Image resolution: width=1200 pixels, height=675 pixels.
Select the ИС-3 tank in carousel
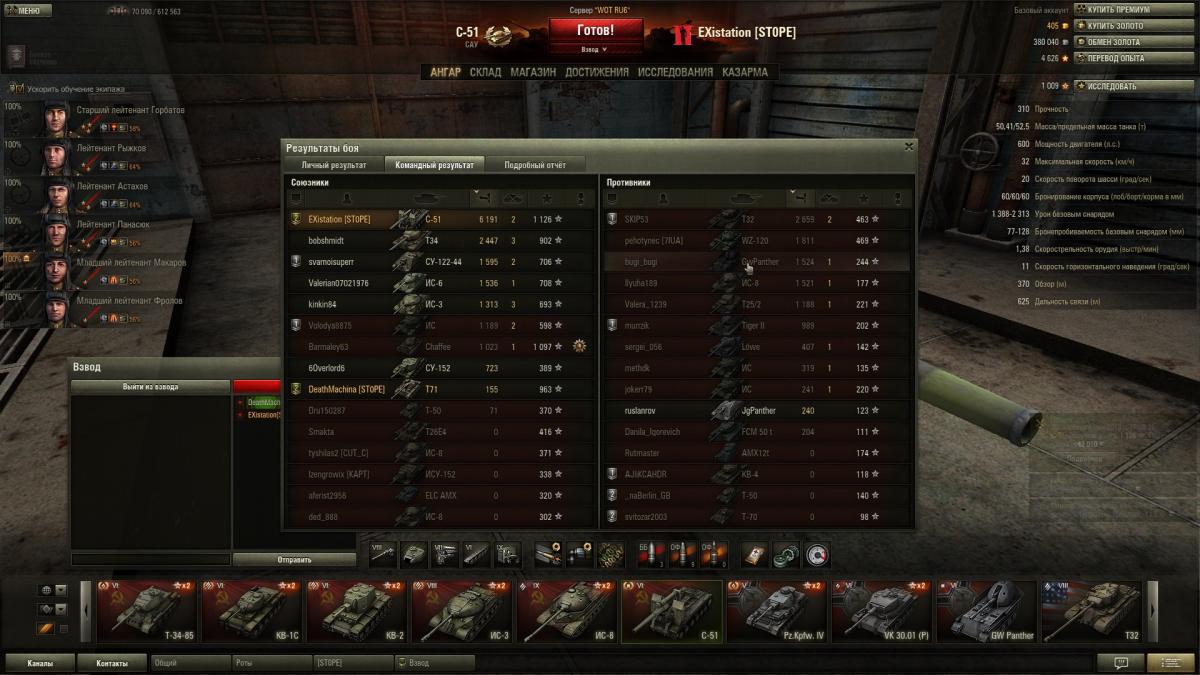[462, 611]
